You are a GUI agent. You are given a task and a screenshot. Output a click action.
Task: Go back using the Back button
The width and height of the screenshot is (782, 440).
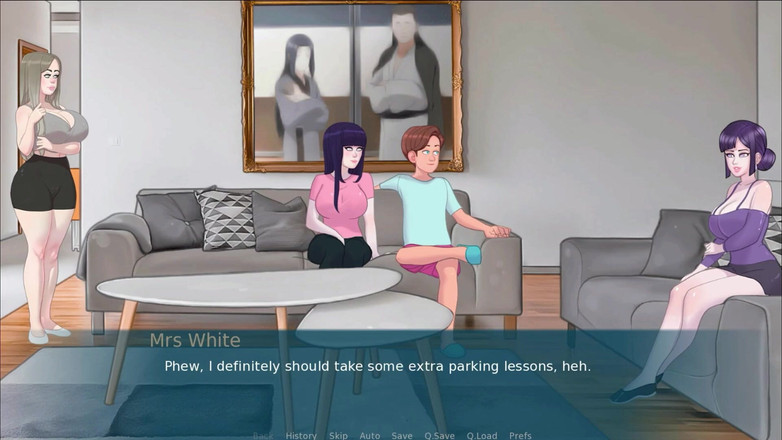coord(263,435)
